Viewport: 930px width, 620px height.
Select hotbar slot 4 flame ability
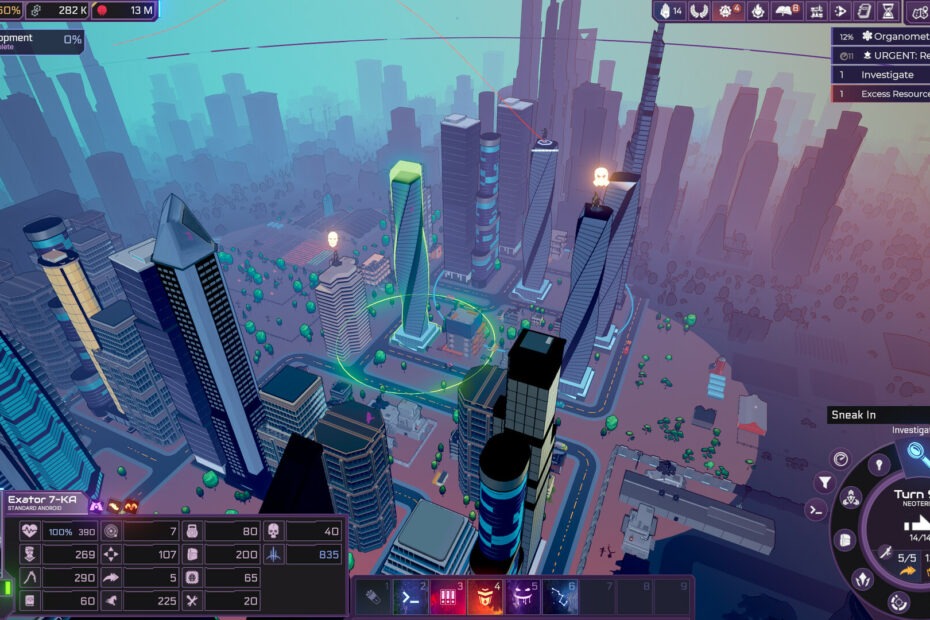pos(485,597)
